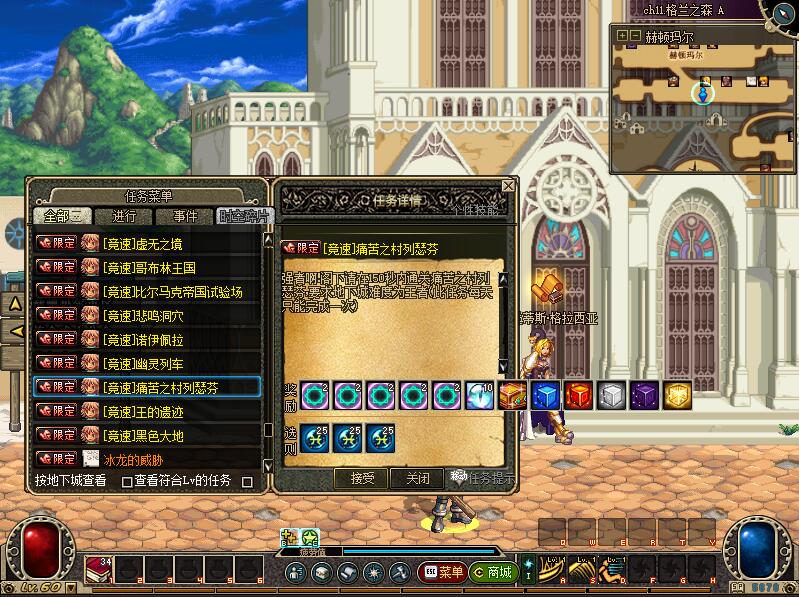The image size is (799, 597).
Task: Close the quest window with the X
Action: point(508,186)
